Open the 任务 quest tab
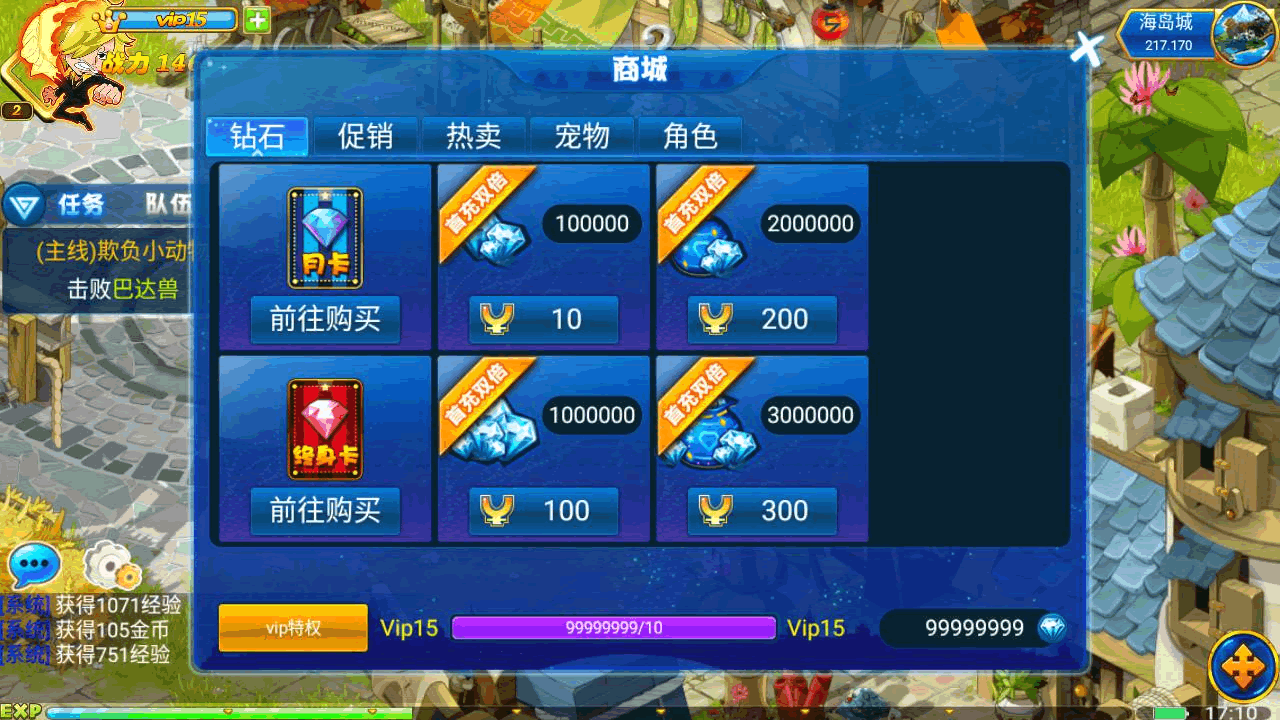This screenshot has width=1280, height=720. [80, 205]
